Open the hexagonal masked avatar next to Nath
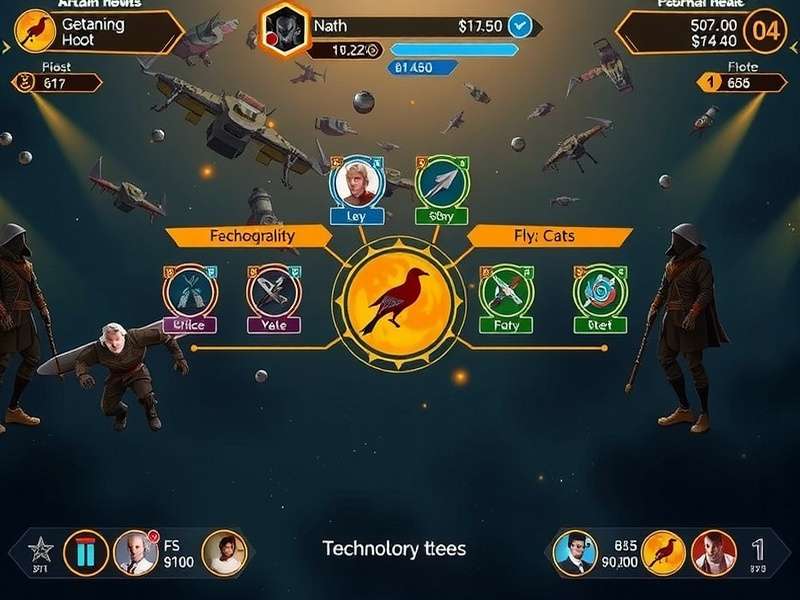This screenshot has height=600, width=800. coord(283,27)
